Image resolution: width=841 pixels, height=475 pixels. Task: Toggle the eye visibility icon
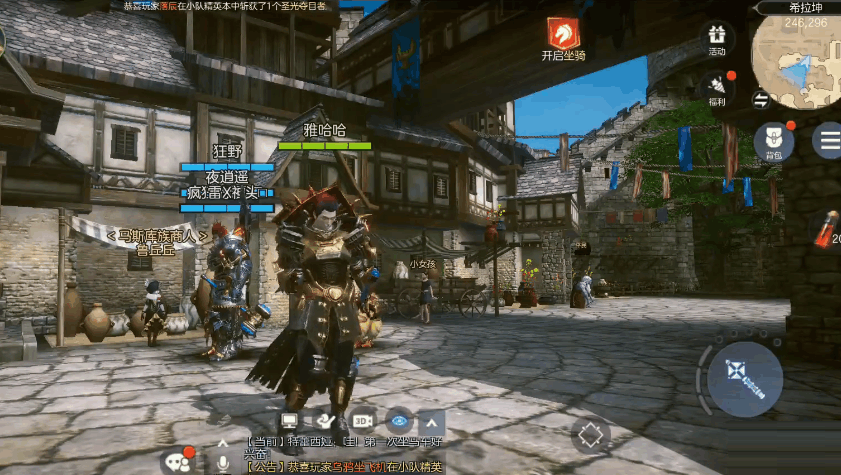398,421
